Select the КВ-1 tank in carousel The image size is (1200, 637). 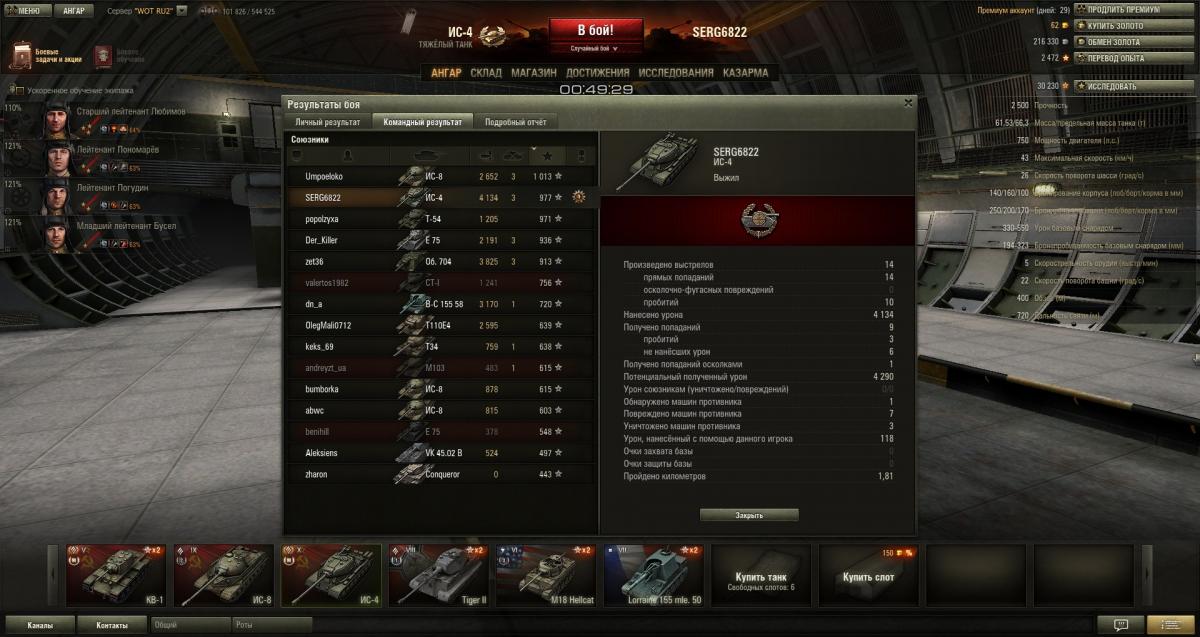pos(114,575)
